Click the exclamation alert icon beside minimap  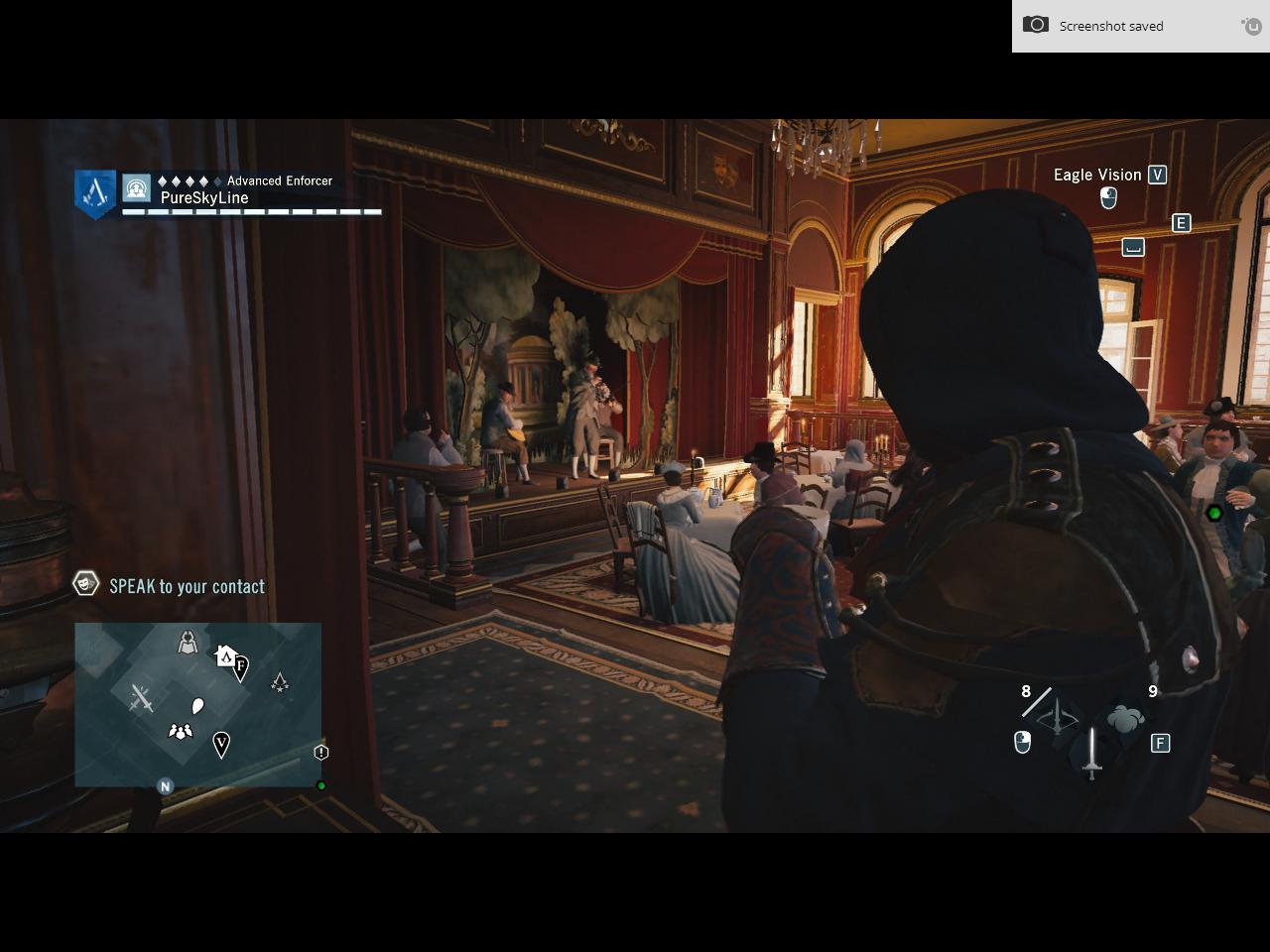320,753
